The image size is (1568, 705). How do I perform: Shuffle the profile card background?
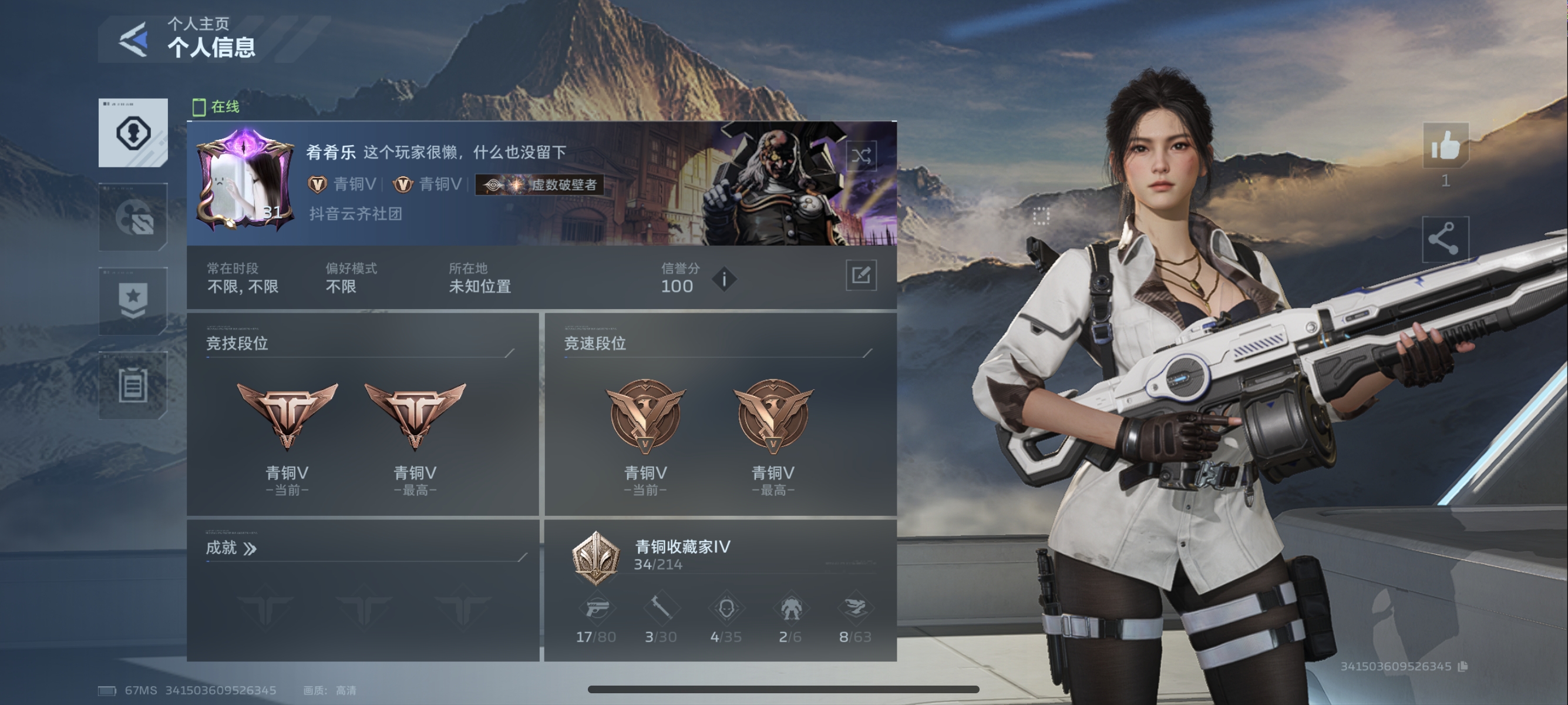861,156
